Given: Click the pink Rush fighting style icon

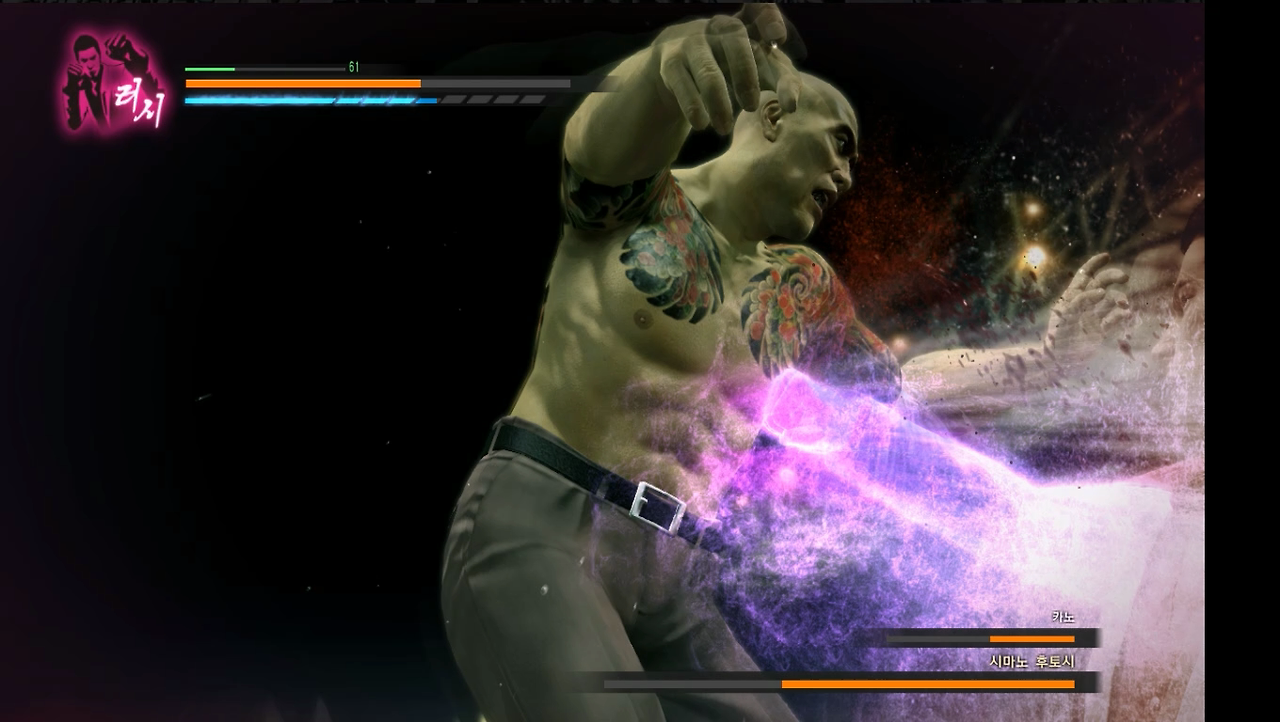Looking at the screenshot, I should click(115, 84).
